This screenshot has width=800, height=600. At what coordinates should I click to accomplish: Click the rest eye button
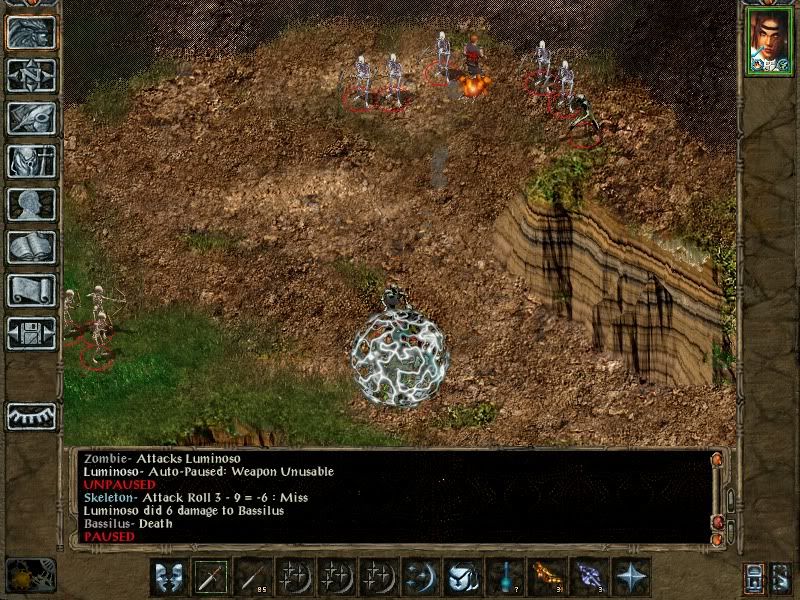31,415
